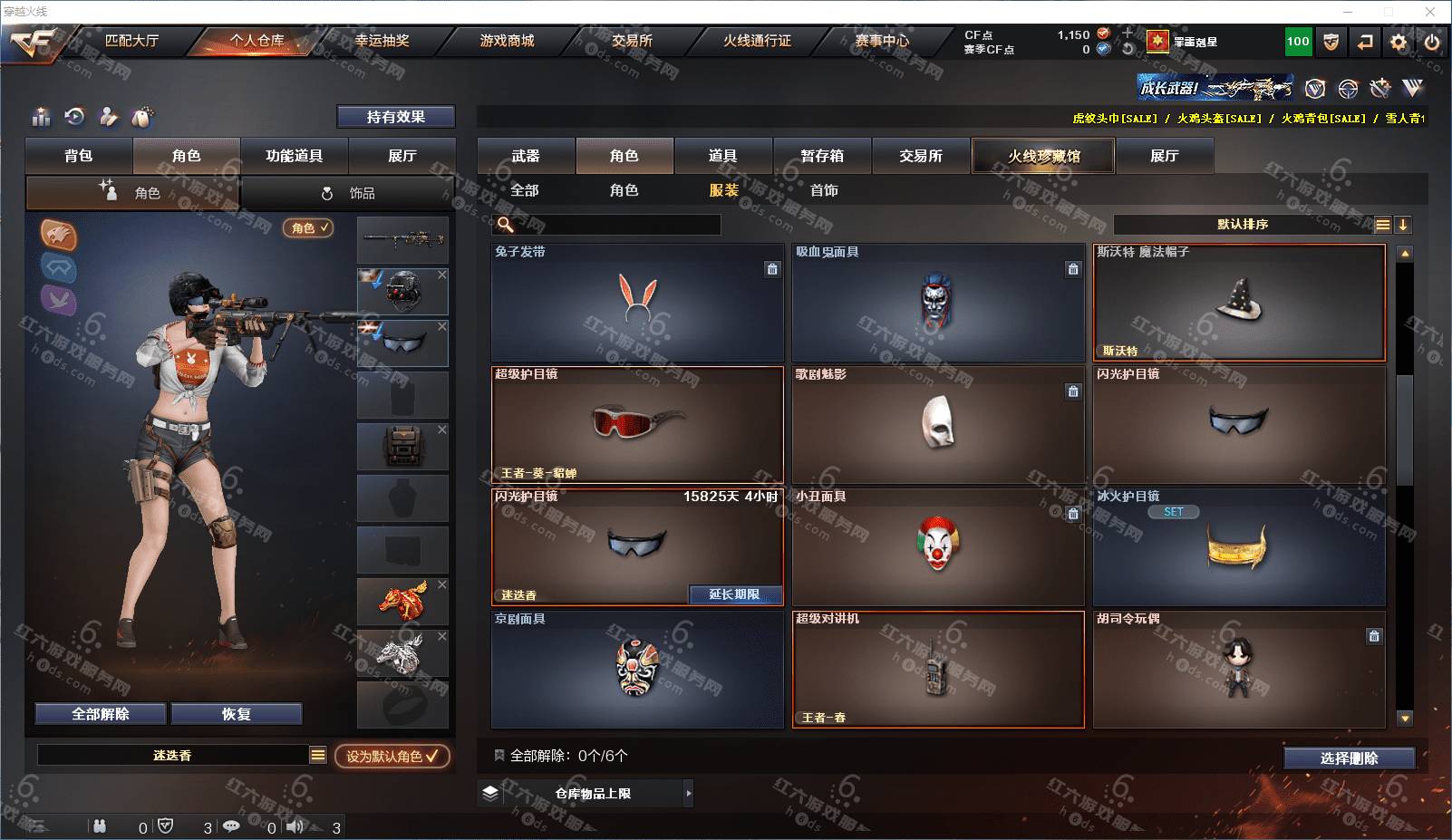1452x840 pixels.
Task: Switch to the 武器 weapons tab
Action: pos(526,156)
